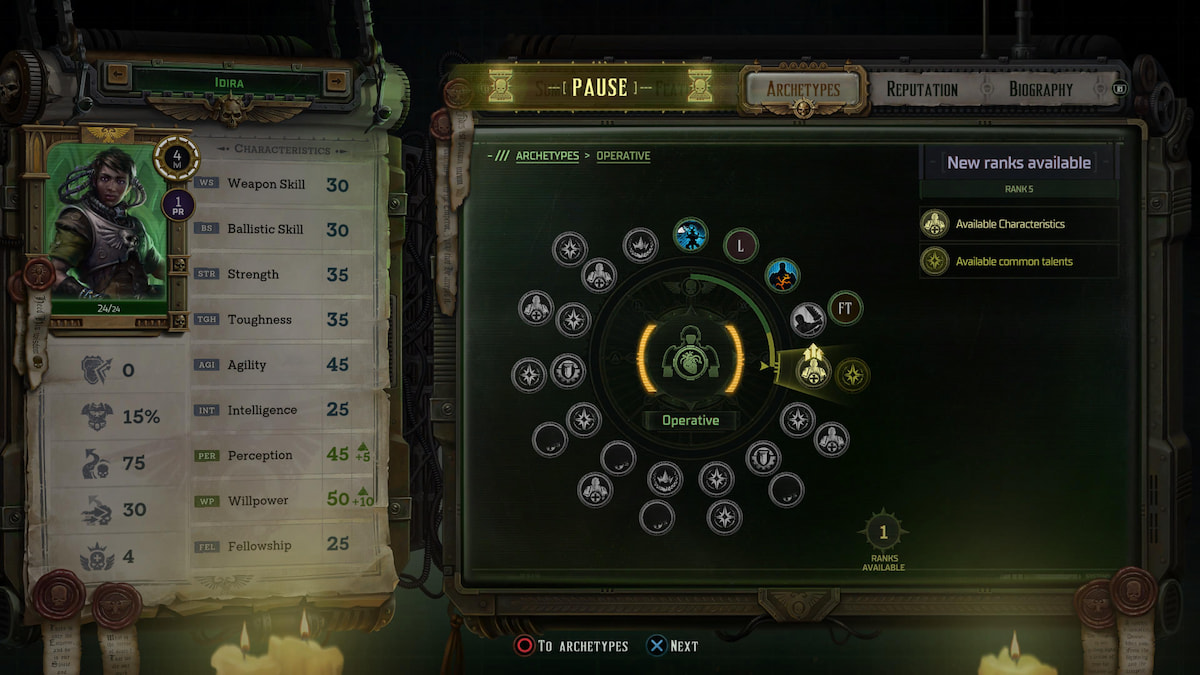Switch to the Reputation tab

(921, 89)
